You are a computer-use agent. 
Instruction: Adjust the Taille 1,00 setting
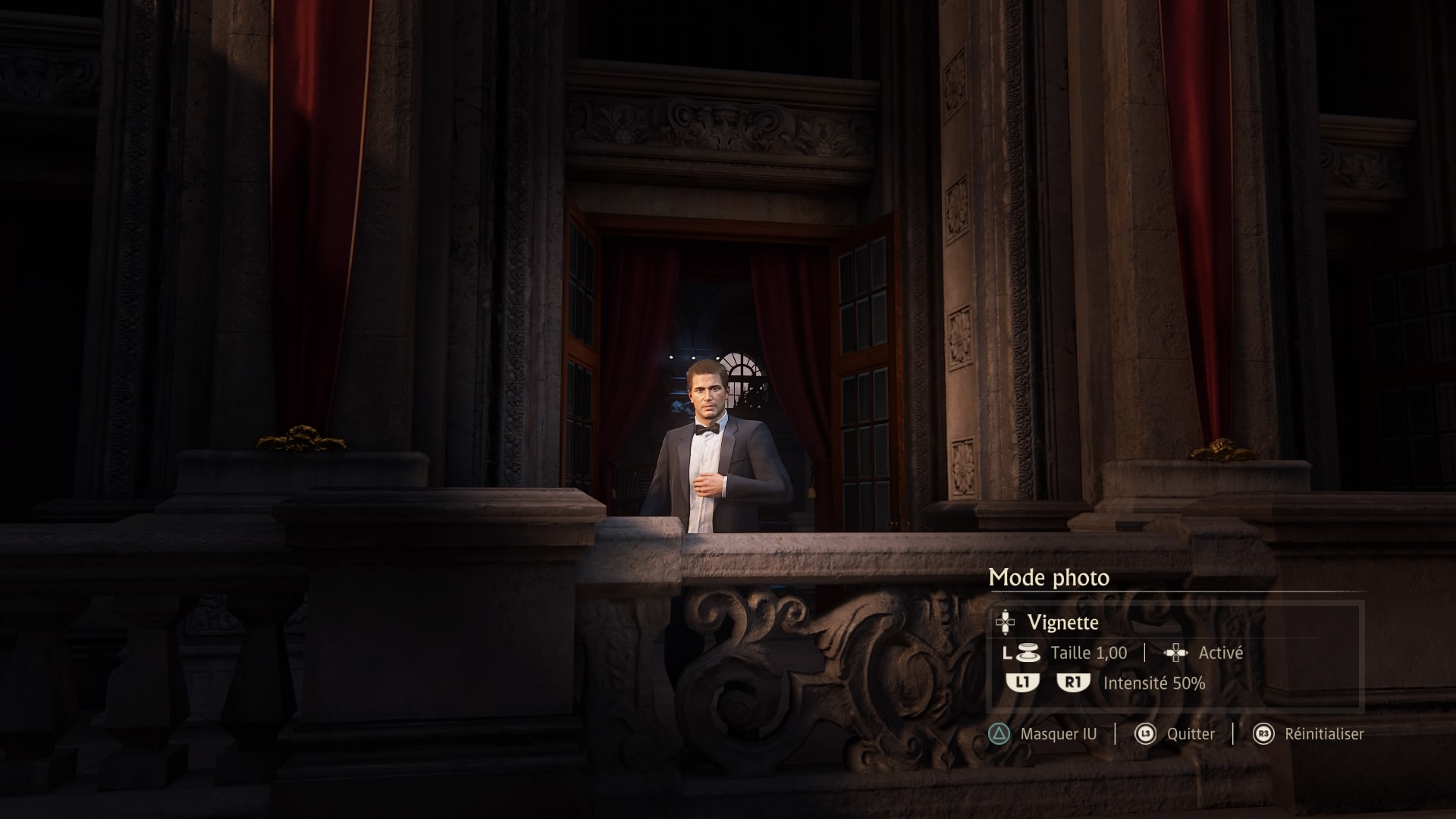[1088, 653]
